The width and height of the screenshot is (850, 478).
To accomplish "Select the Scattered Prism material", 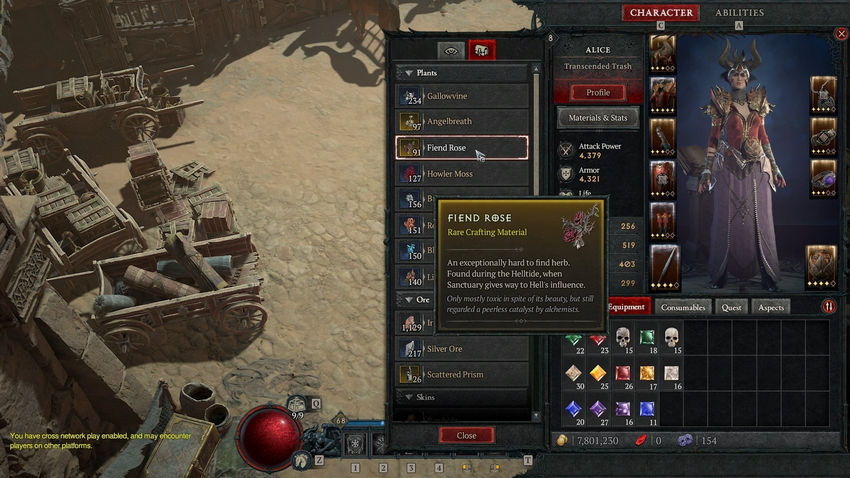I will (x=462, y=374).
